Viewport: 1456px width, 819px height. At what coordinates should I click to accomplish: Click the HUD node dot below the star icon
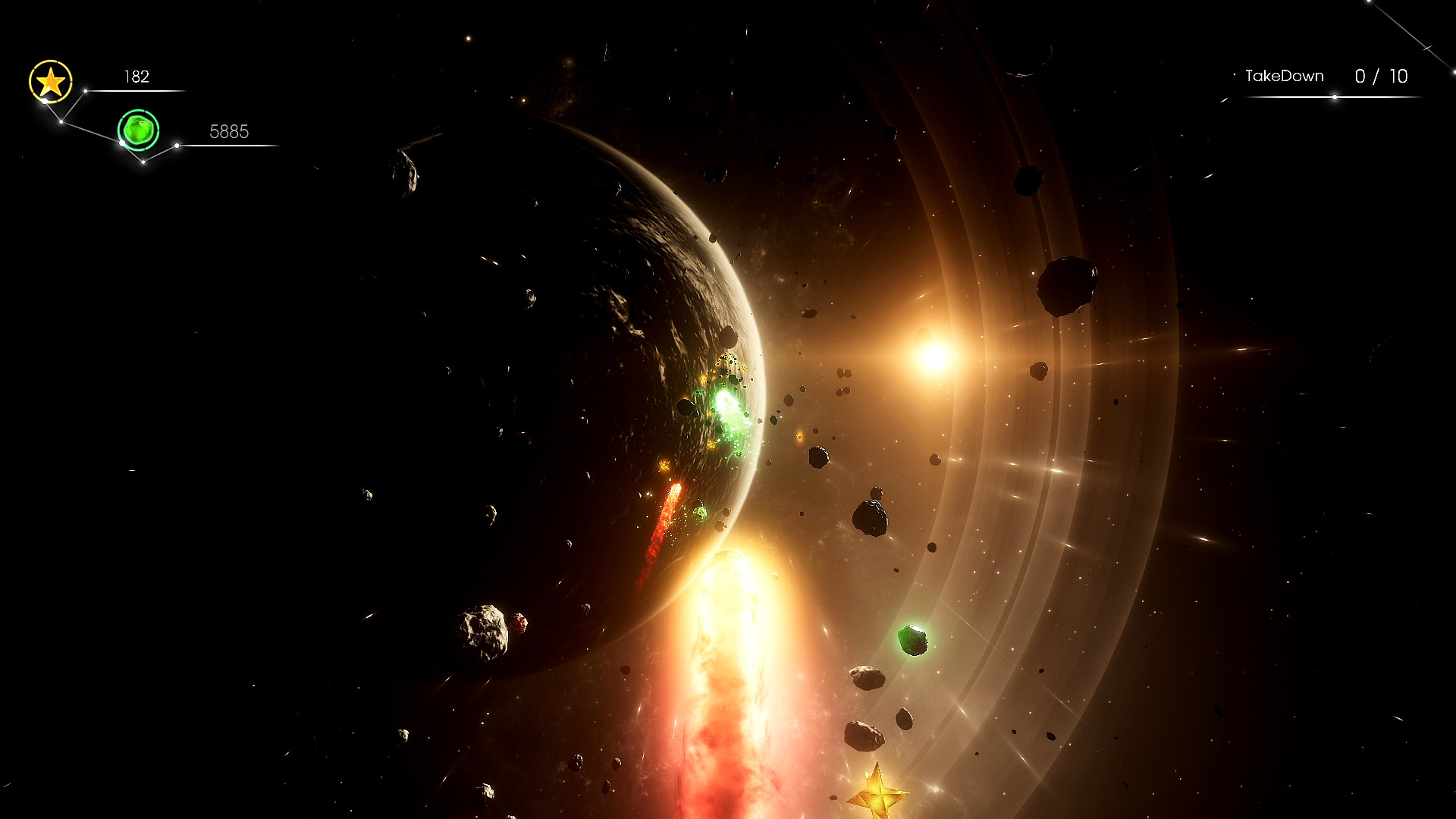45,101
